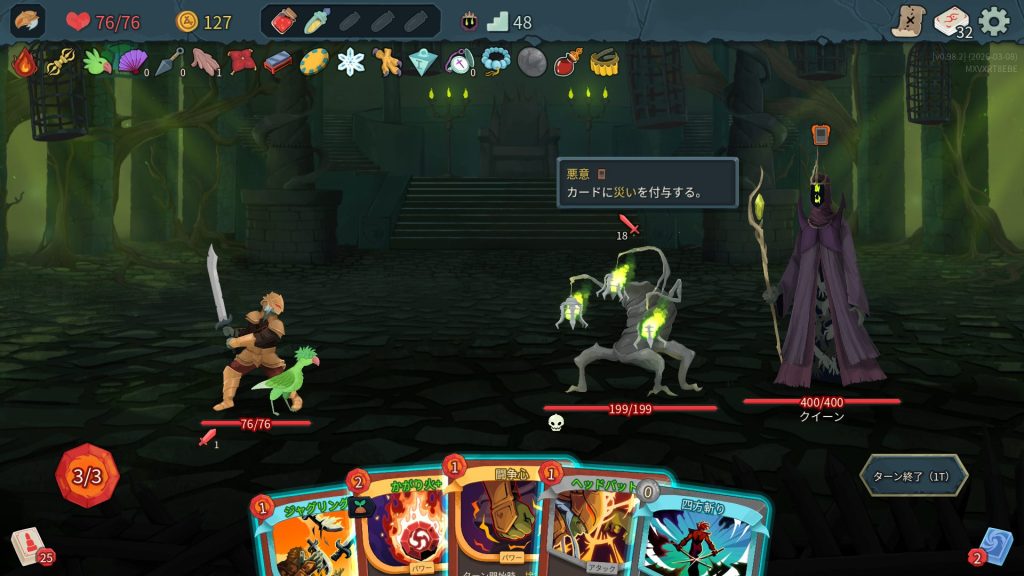The image size is (1024, 576).
Task: Click the character portrait icon
Action: click(27, 21)
